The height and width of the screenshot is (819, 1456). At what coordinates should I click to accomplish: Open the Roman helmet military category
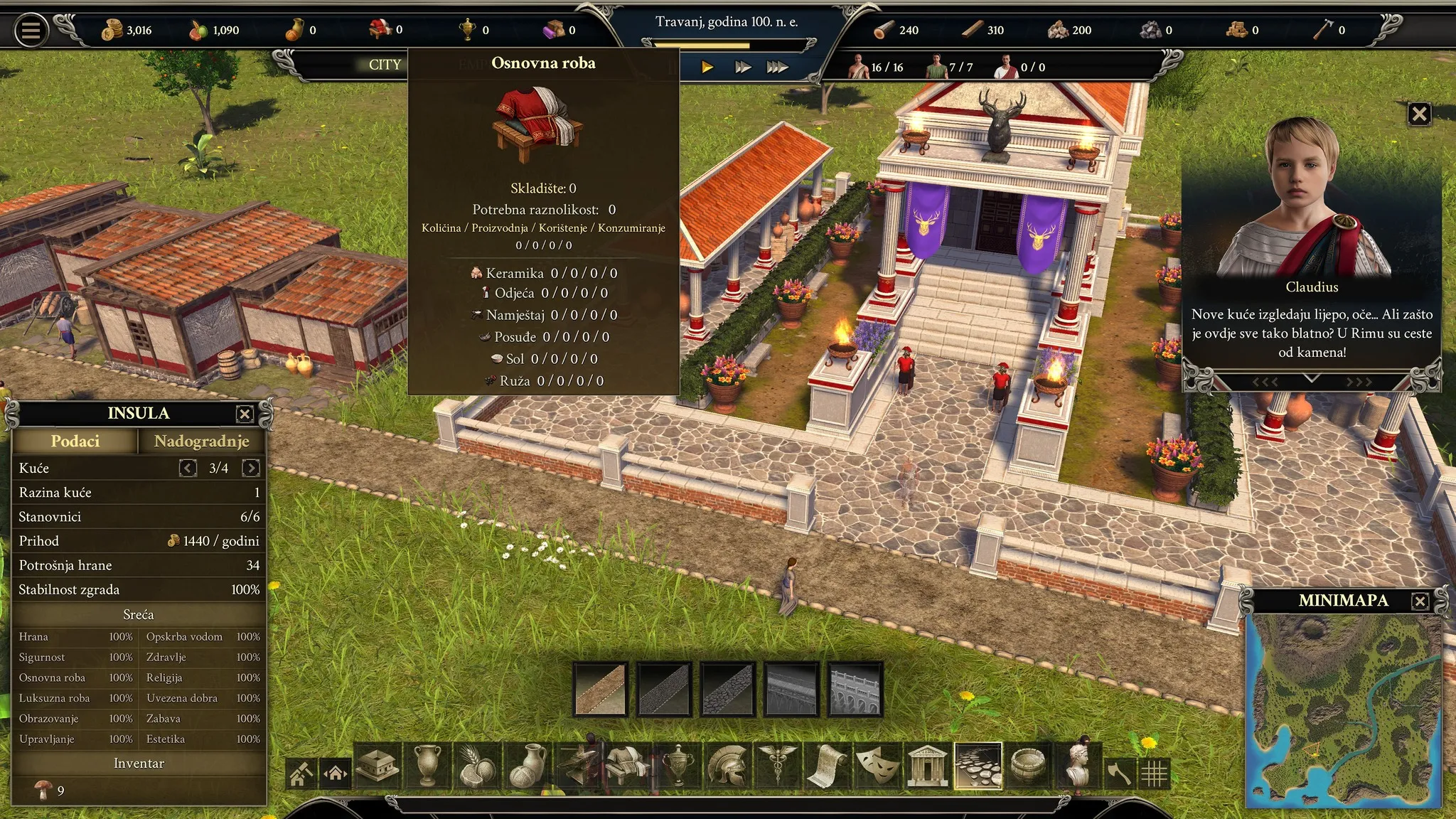click(x=727, y=766)
